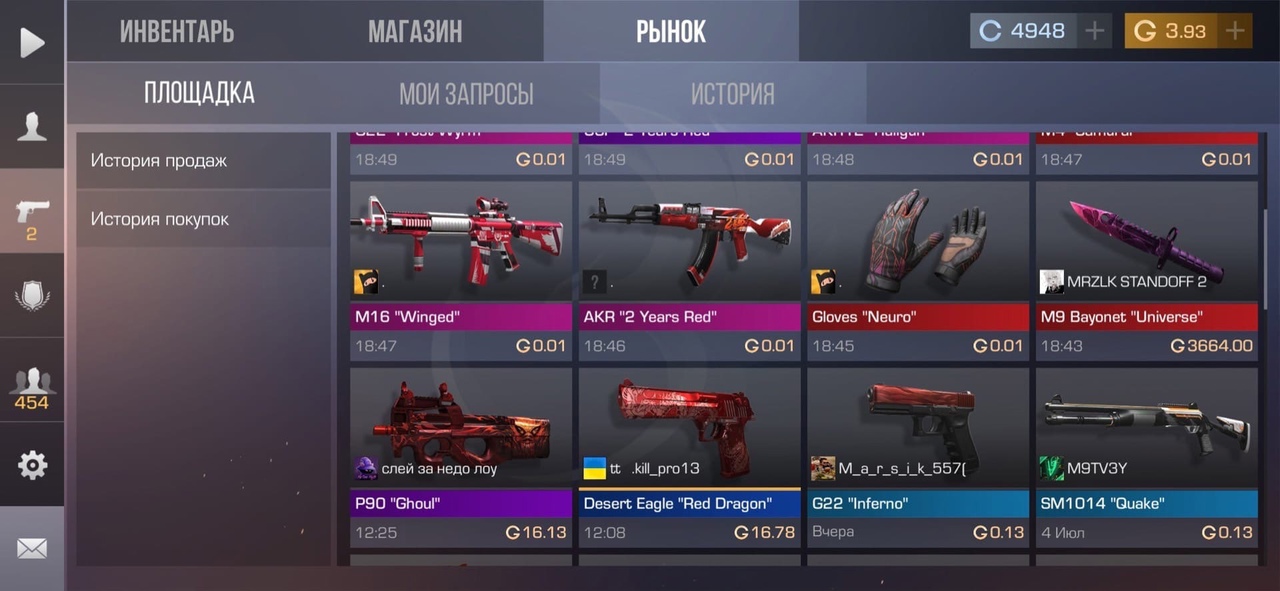This screenshot has height=591, width=1280.
Task: Open the gear settings icon
Action: click(32, 464)
